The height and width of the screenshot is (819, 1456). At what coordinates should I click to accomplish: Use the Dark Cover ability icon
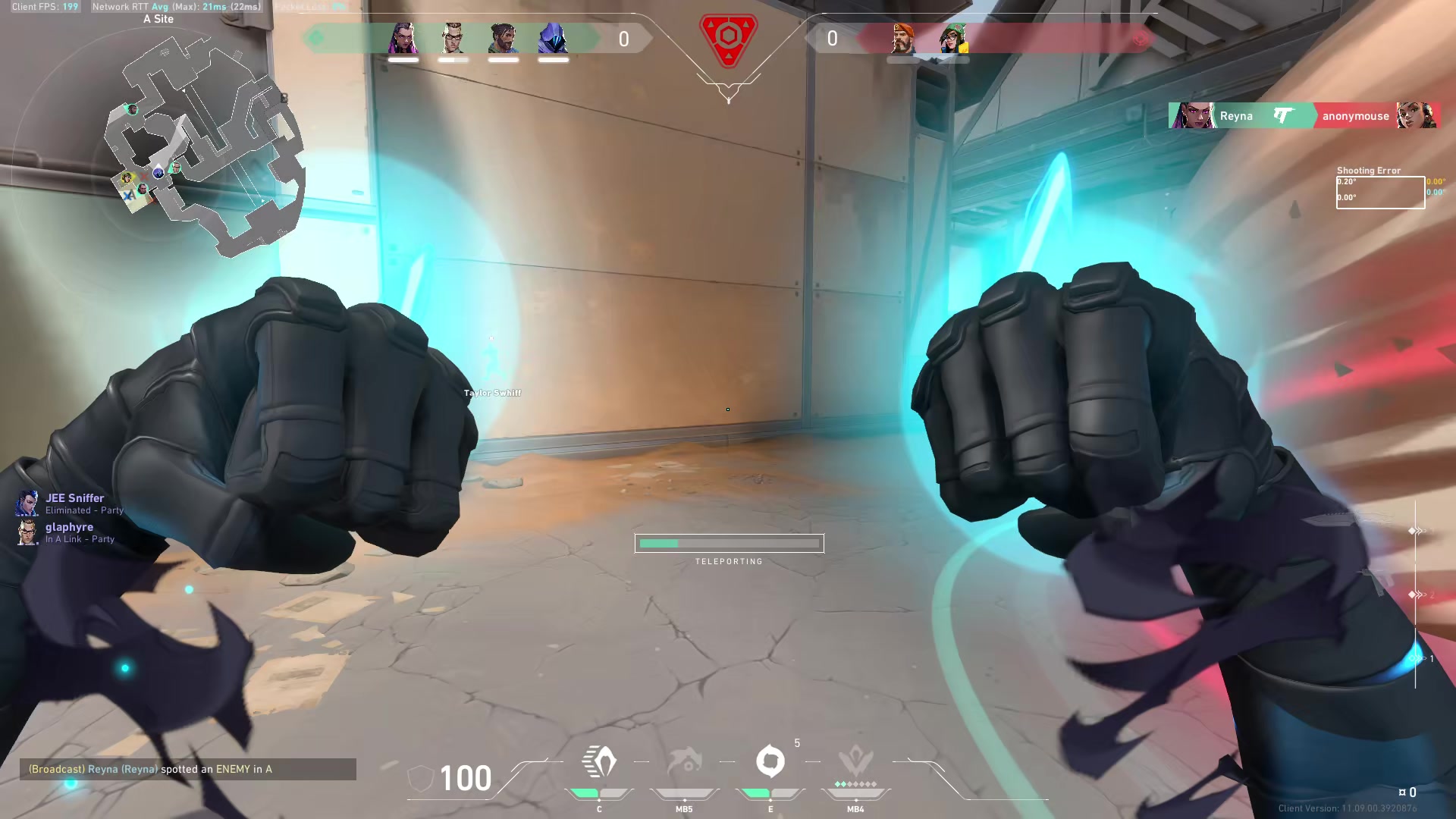point(770,761)
